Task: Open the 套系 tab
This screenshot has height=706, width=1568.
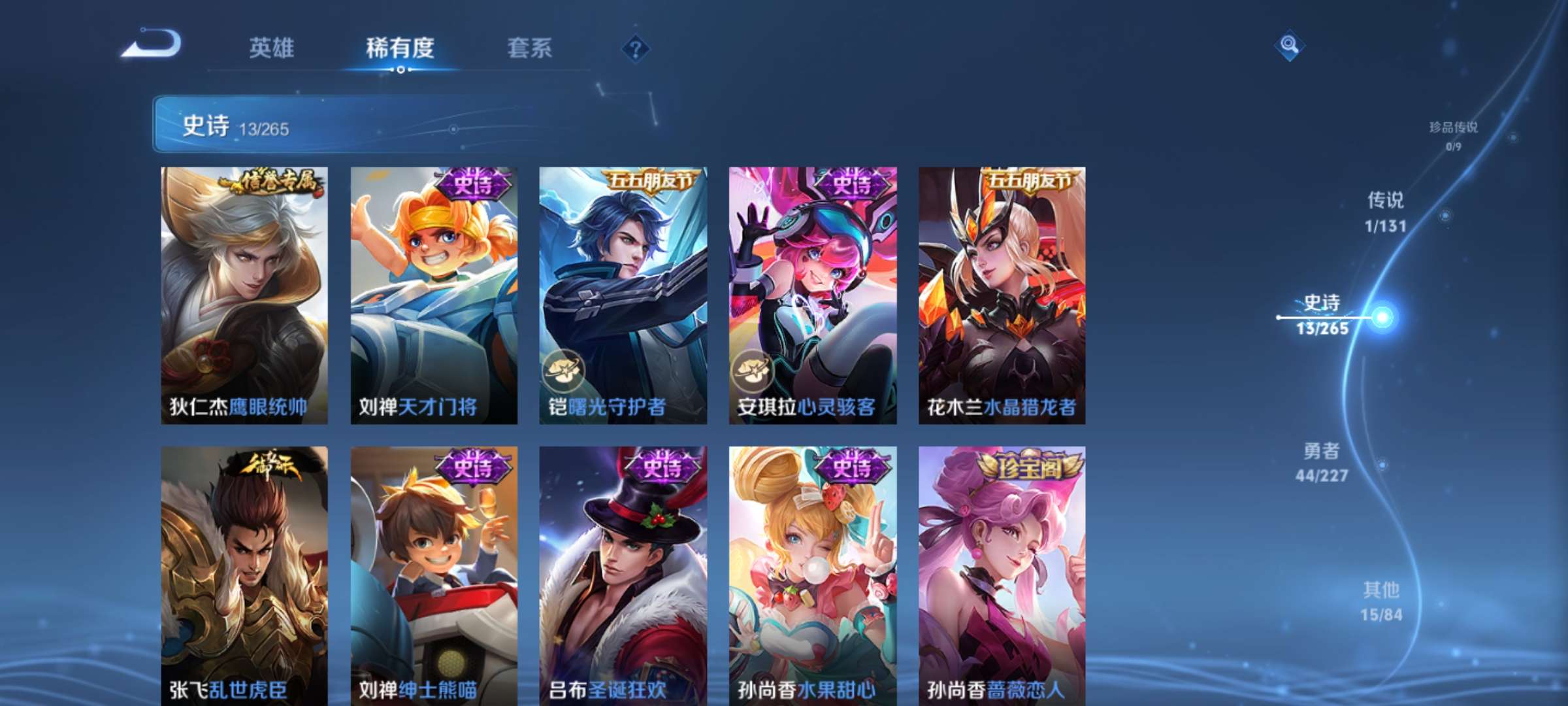Action: [531, 48]
